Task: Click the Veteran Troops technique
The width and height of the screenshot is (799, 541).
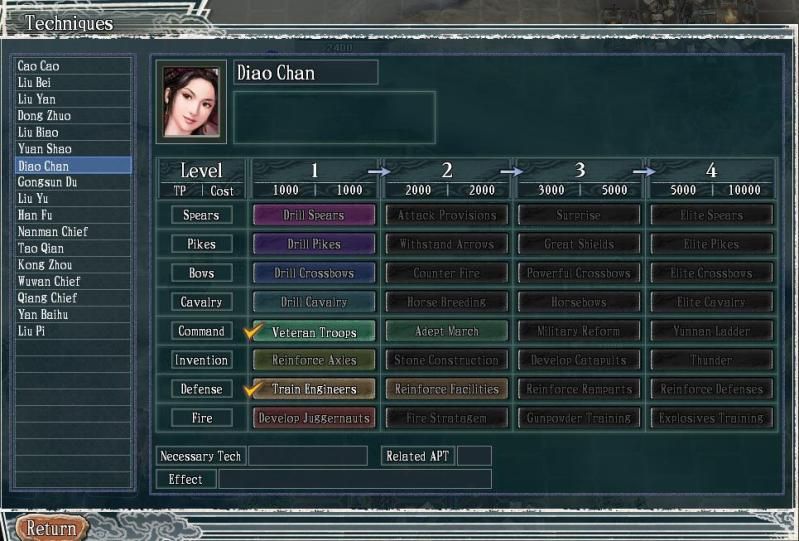Action: click(314, 332)
